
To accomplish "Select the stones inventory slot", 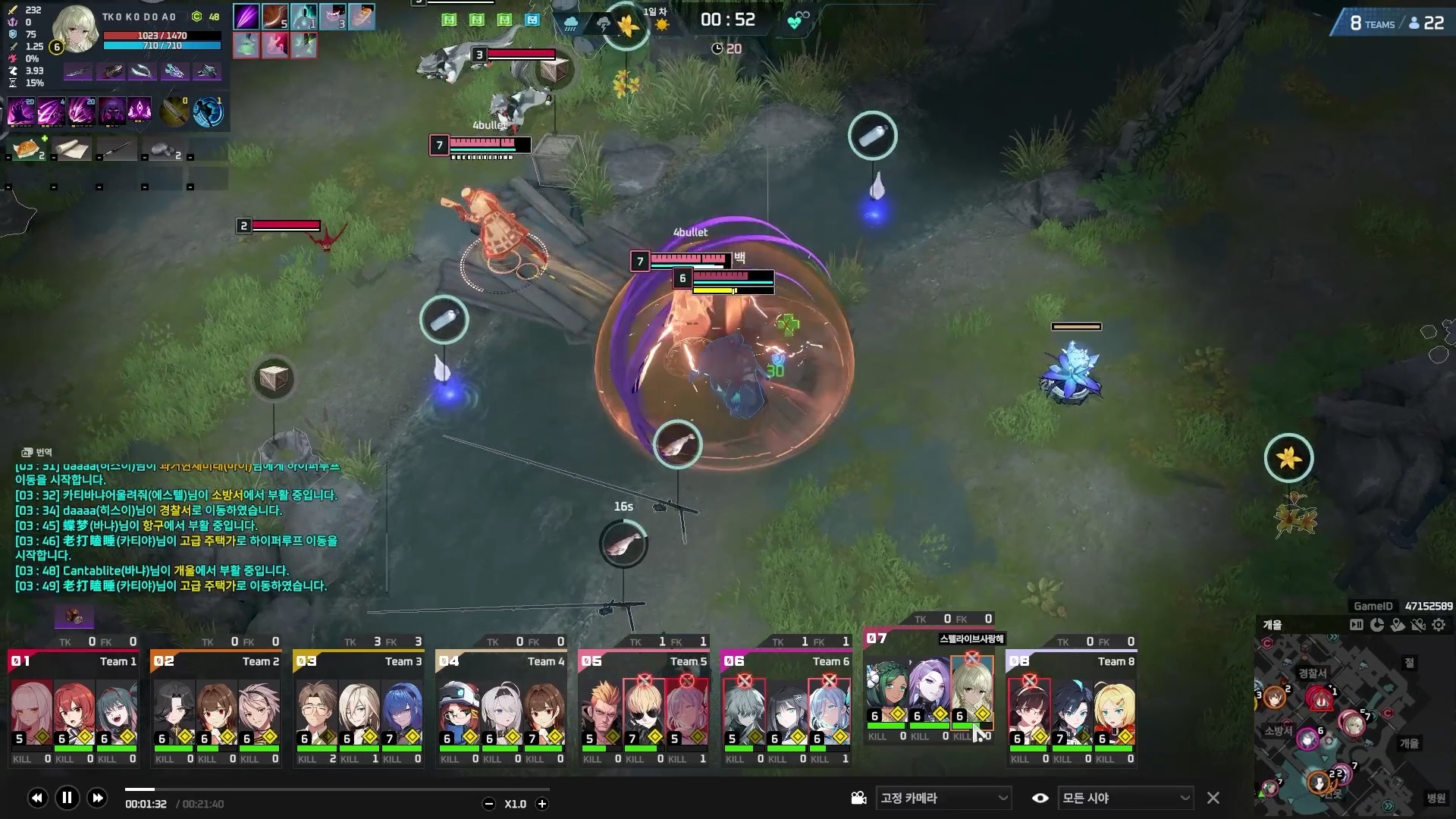I will coord(163,149).
